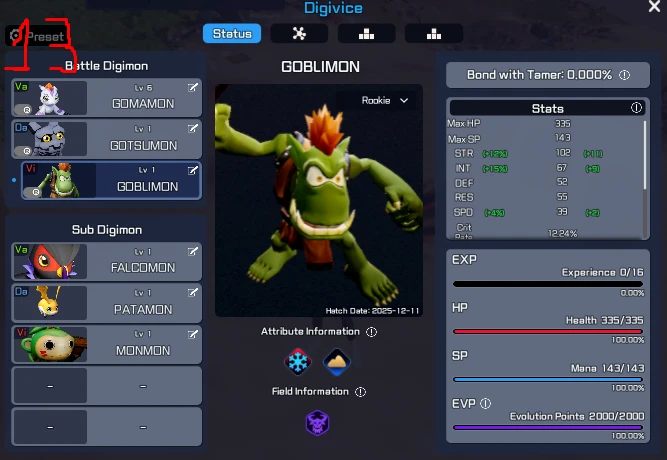Open the tab with the skill-node icon
Viewport: 667px width, 460px height.
point(298,34)
